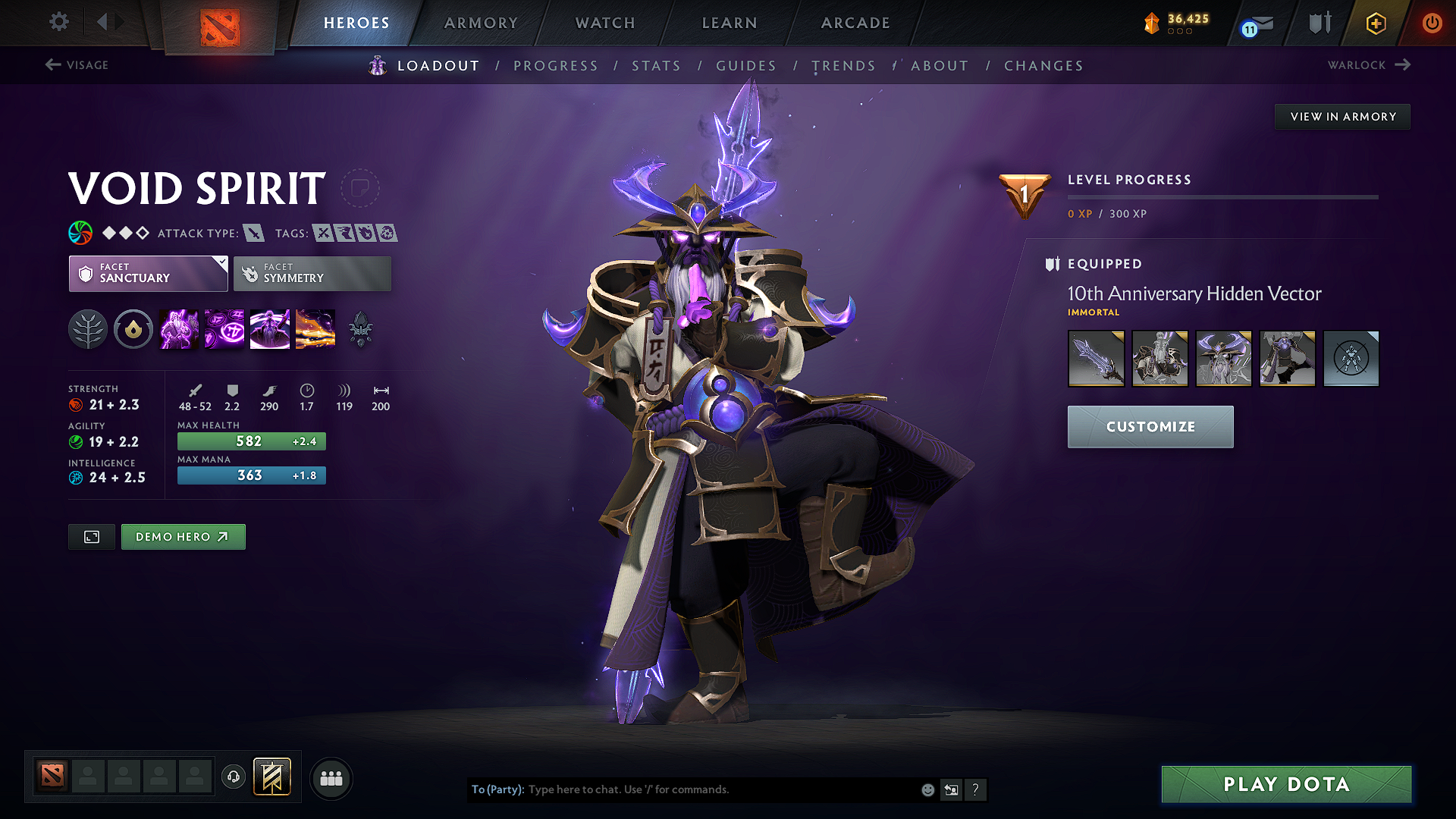The image size is (1456, 819).
Task: Click the melee attack type sword icon
Action: pos(253,233)
